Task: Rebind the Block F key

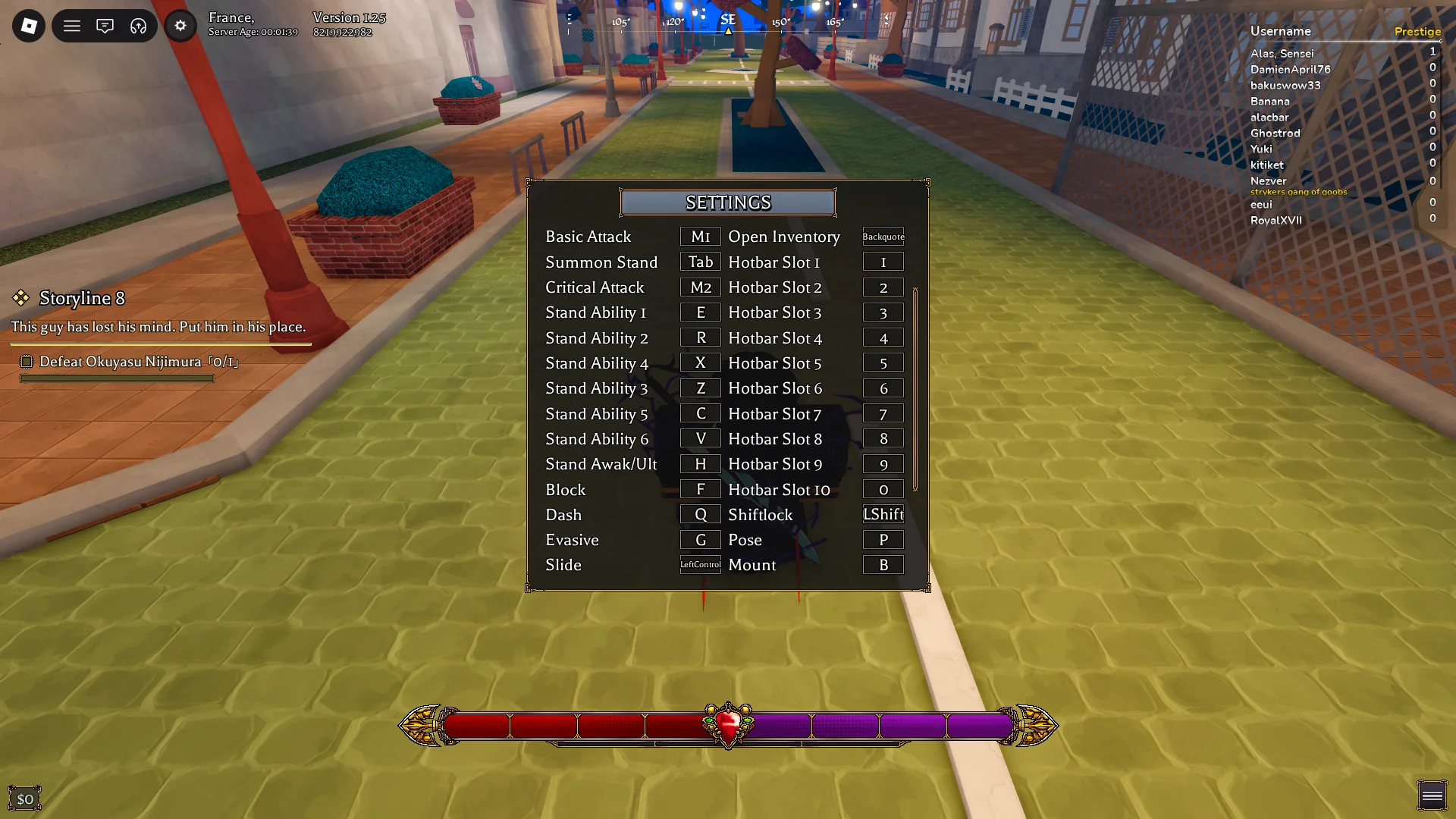Action: pos(700,488)
